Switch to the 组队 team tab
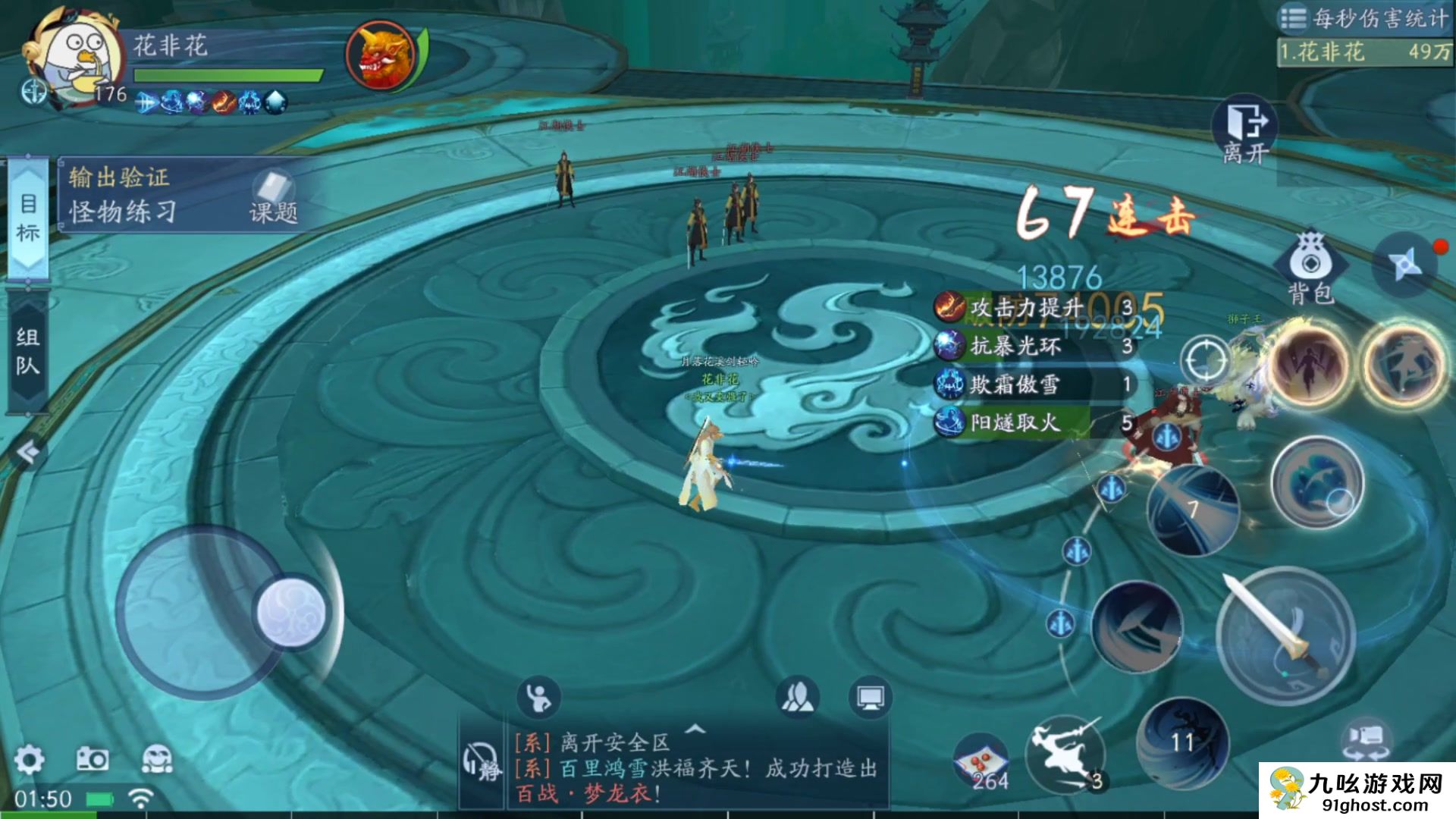This screenshot has width=1456, height=819. coord(28,352)
